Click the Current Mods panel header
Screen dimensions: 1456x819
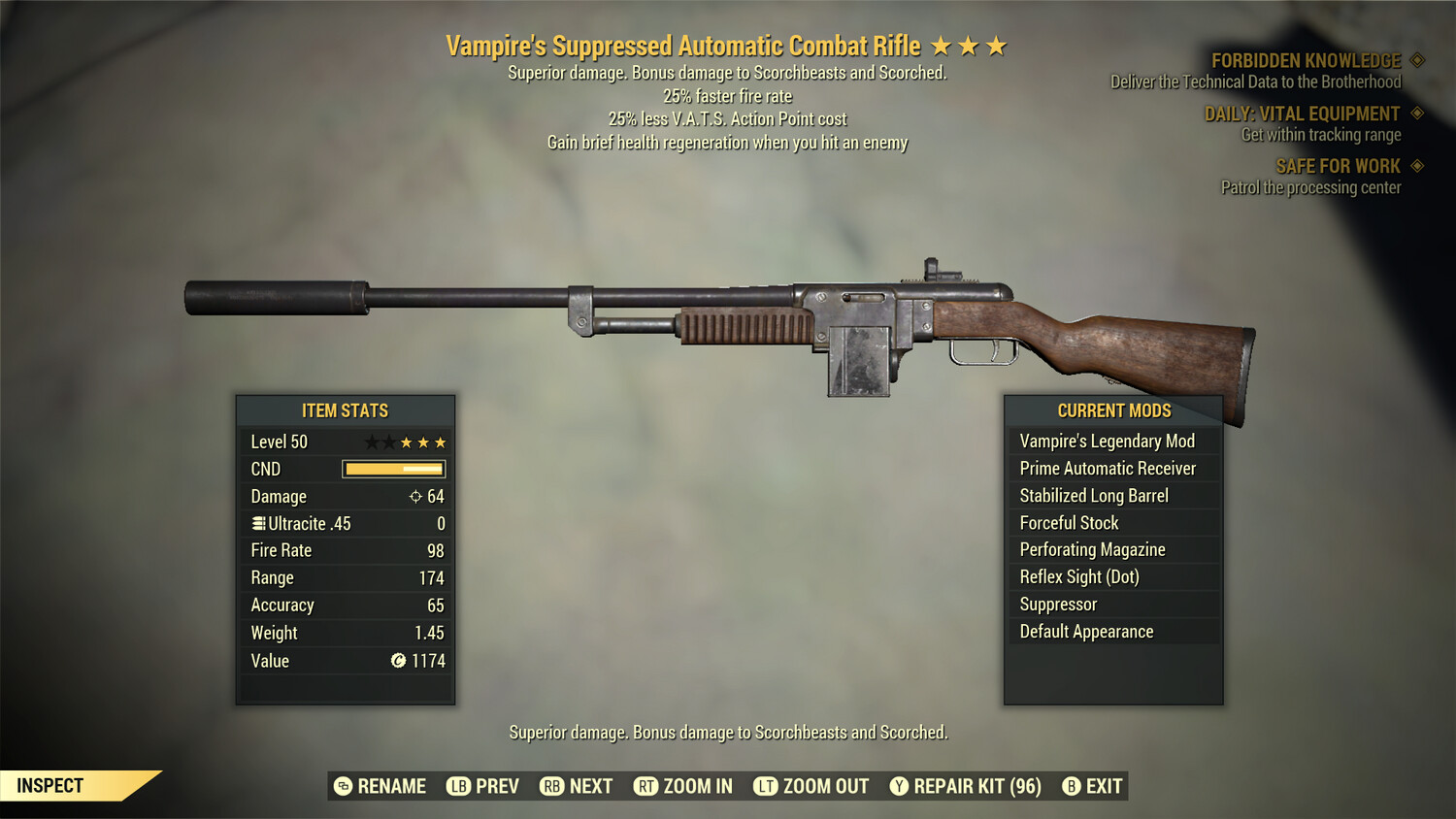coord(1112,410)
